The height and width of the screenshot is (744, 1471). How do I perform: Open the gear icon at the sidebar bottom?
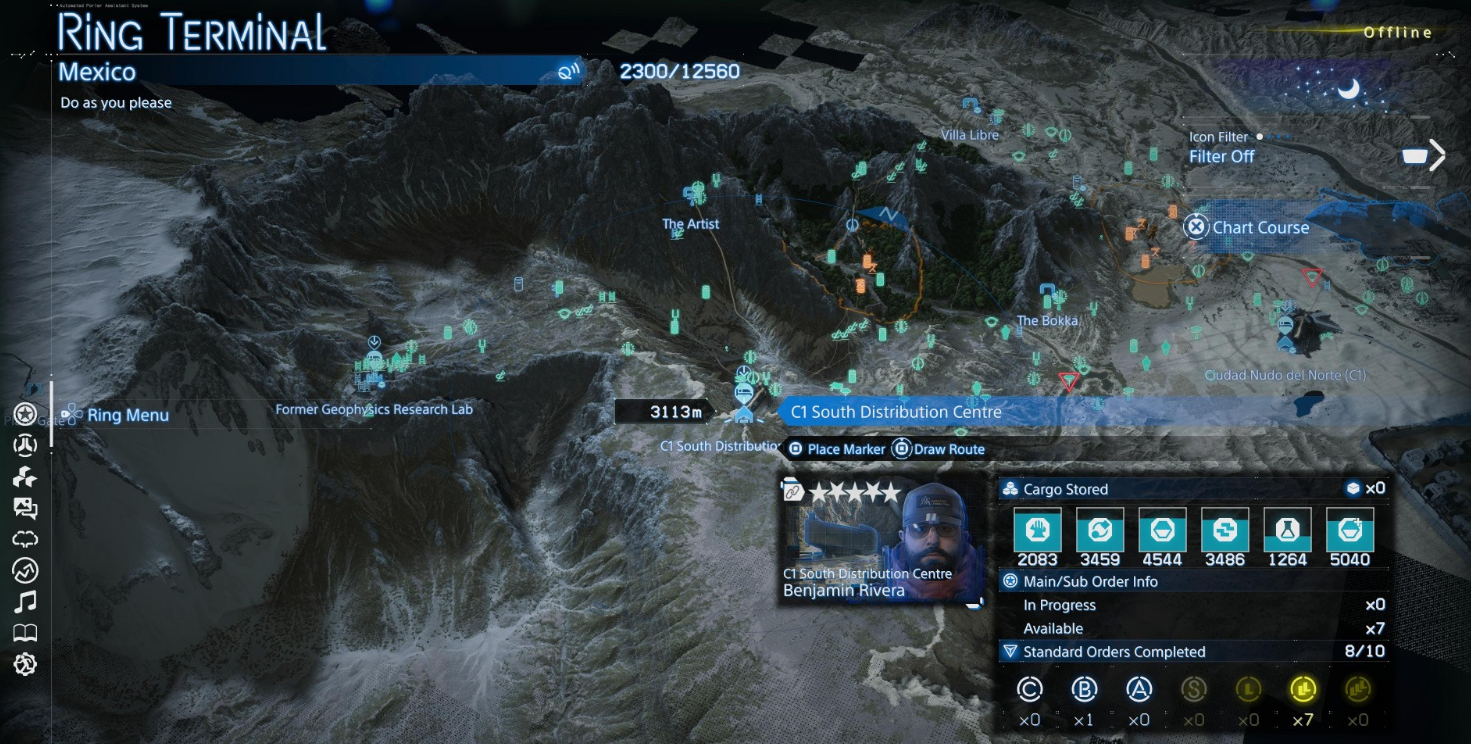[25, 664]
